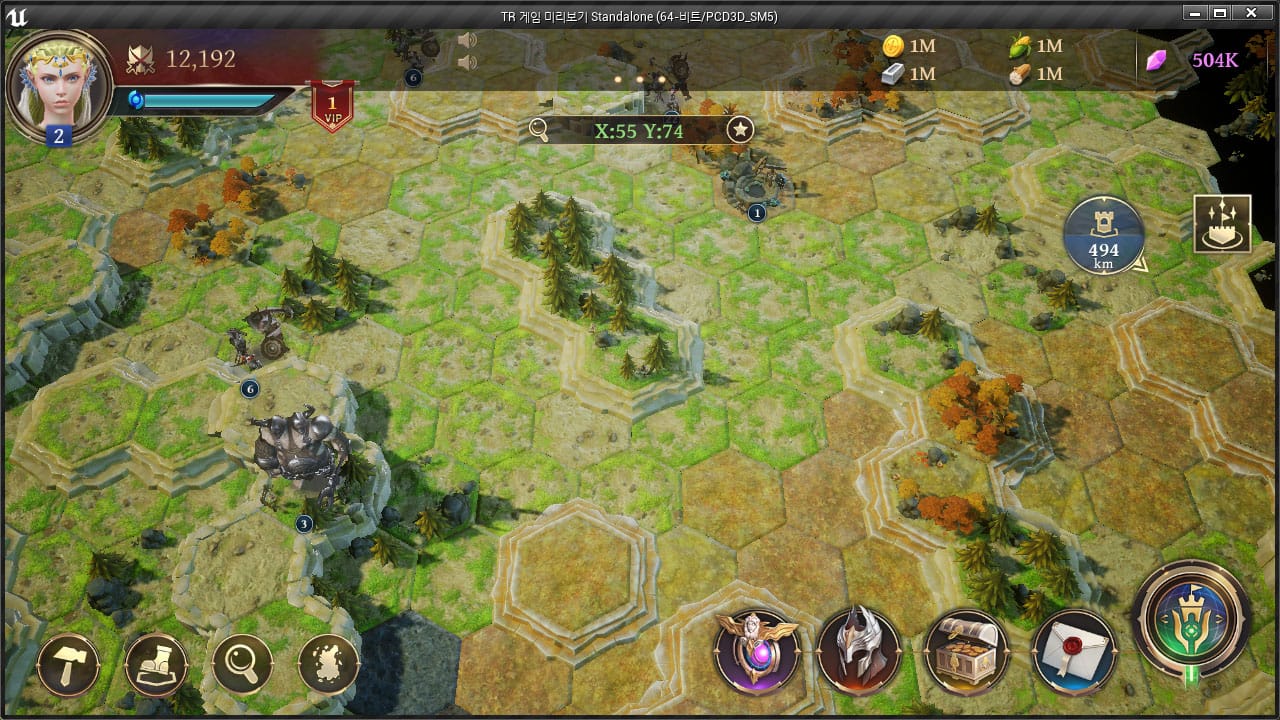Select the boot march button

tap(156, 664)
